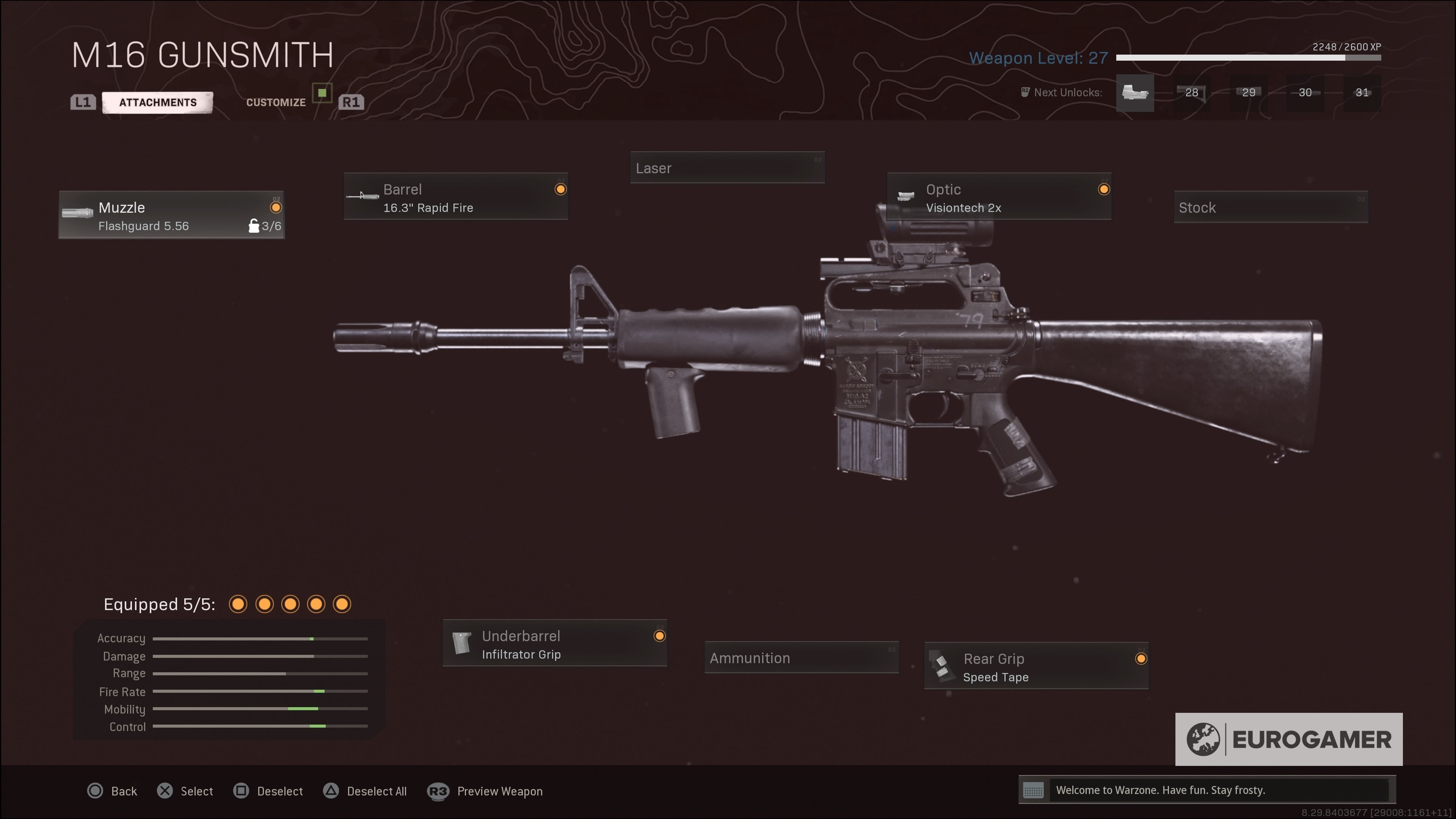Toggle the orange indicator on the Muzzle slot
The width and height of the screenshot is (1456, 819).
[276, 208]
